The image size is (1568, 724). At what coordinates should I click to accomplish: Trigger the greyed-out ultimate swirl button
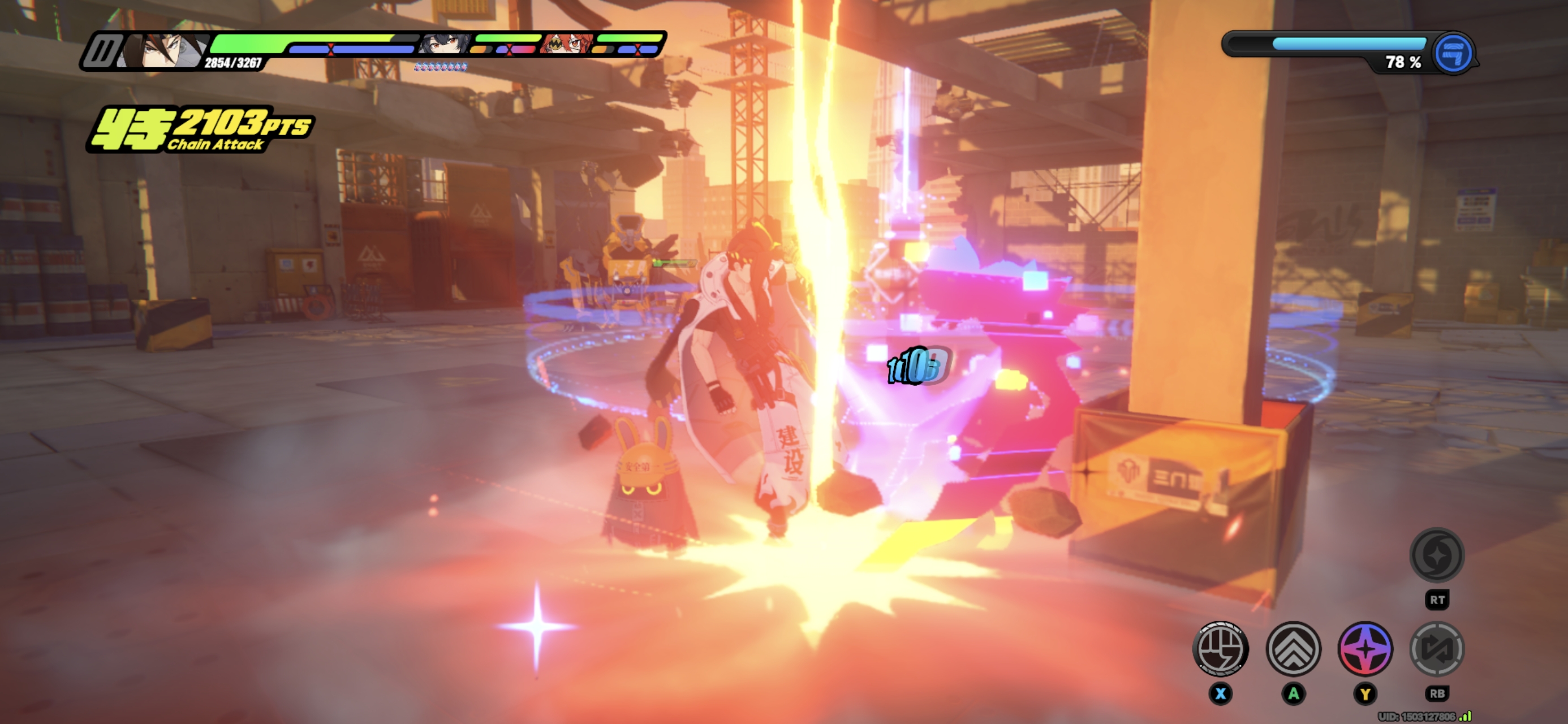(x=1437, y=555)
